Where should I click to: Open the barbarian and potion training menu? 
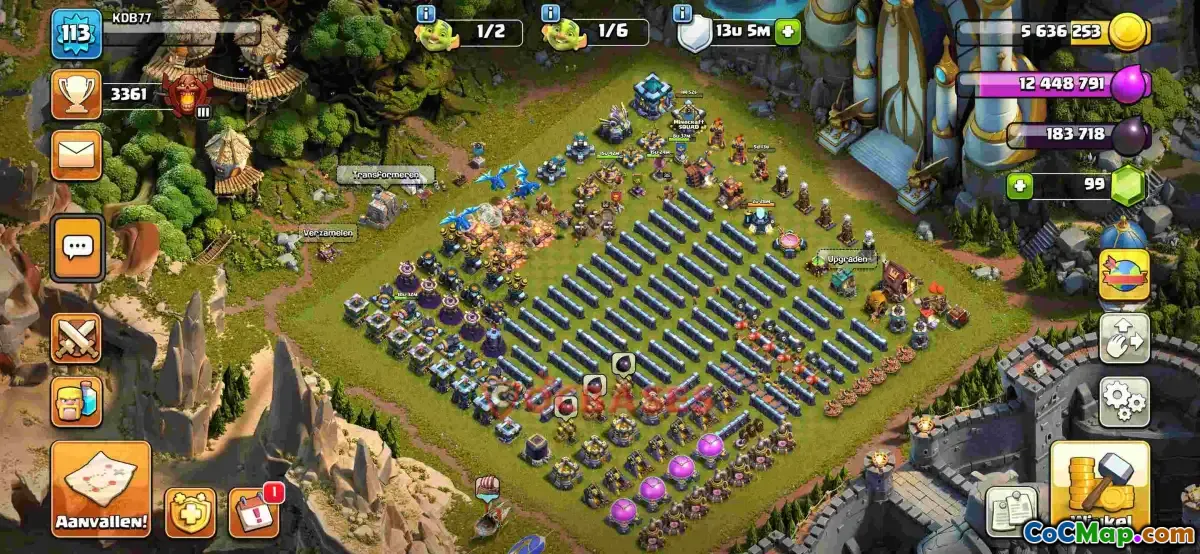coord(77,401)
